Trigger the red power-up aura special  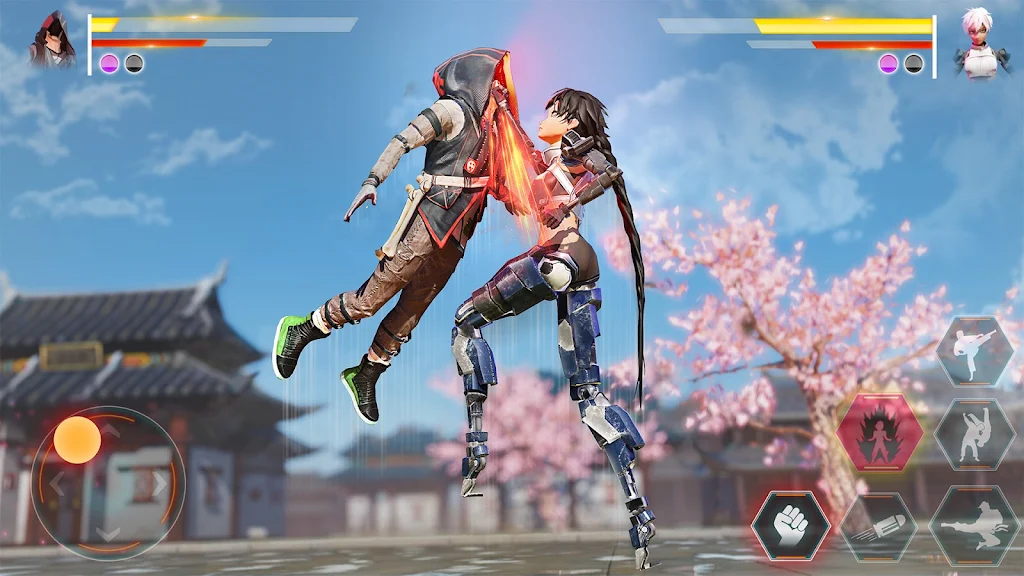(x=878, y=432)
